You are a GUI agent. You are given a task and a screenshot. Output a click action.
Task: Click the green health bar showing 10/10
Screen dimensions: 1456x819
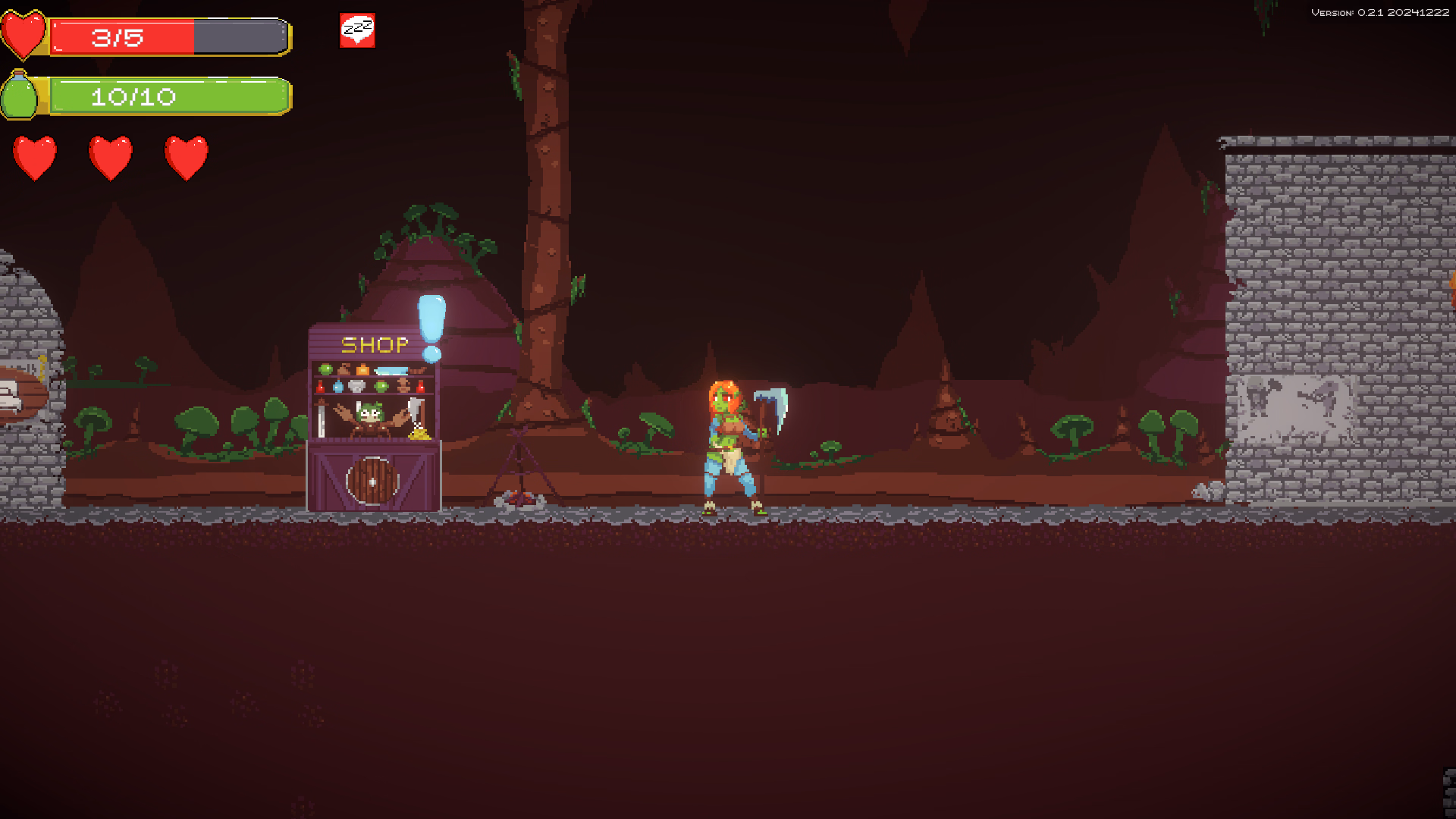pyautogui.click(x=167, y=96)
